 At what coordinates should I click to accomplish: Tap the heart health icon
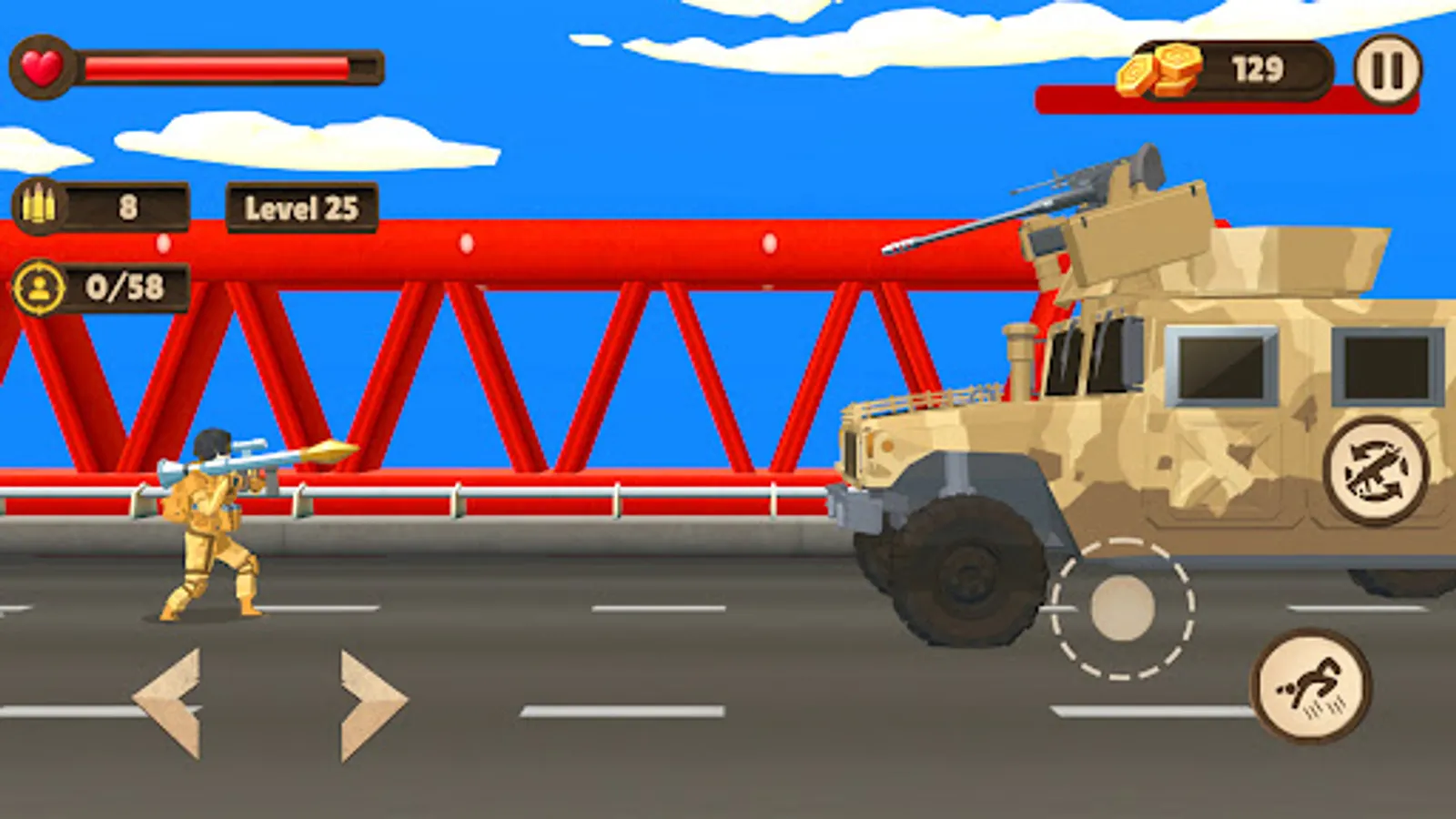[x=41, y=64]
